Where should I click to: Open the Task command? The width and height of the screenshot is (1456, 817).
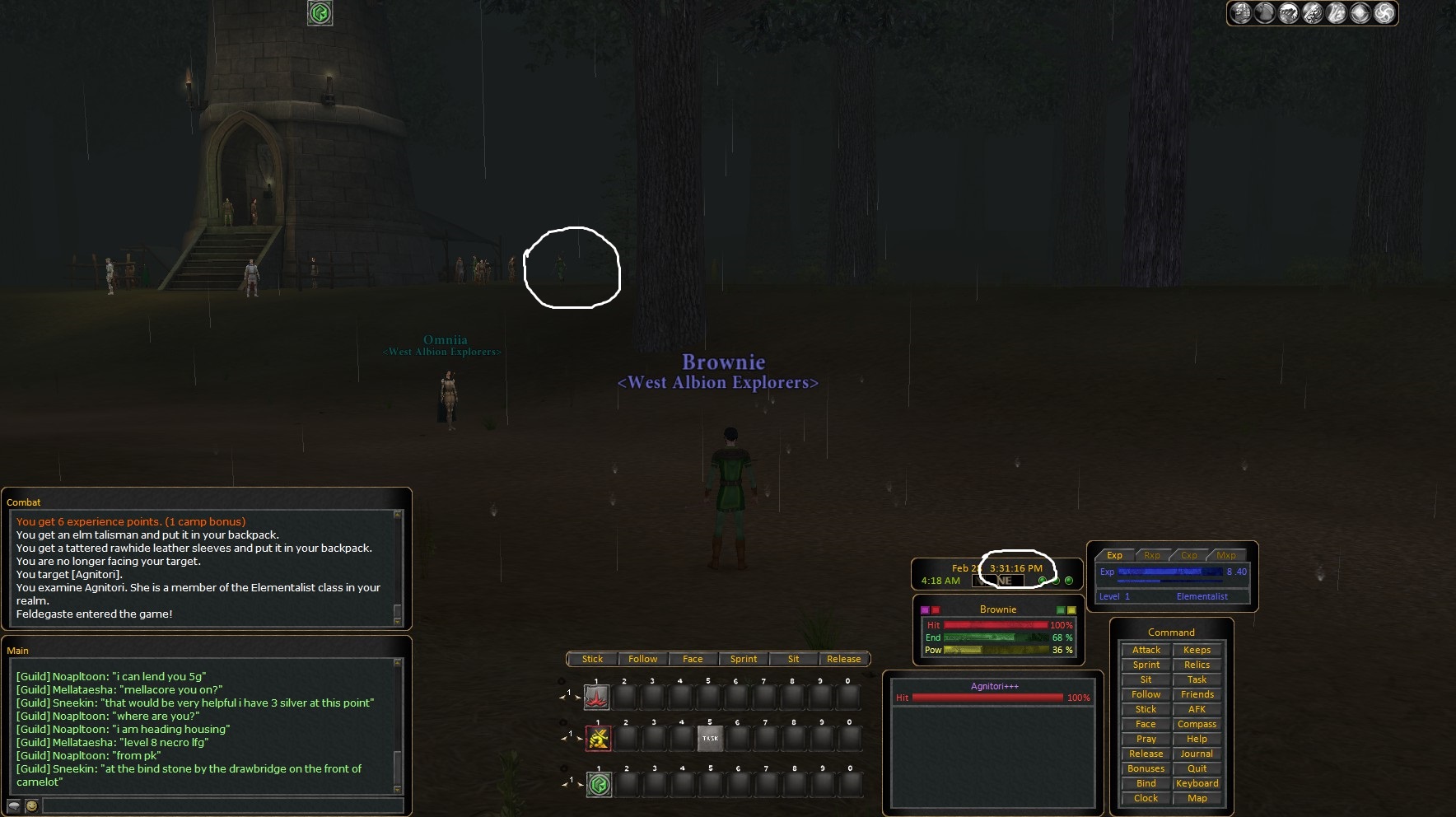[x=1197, y=679]
